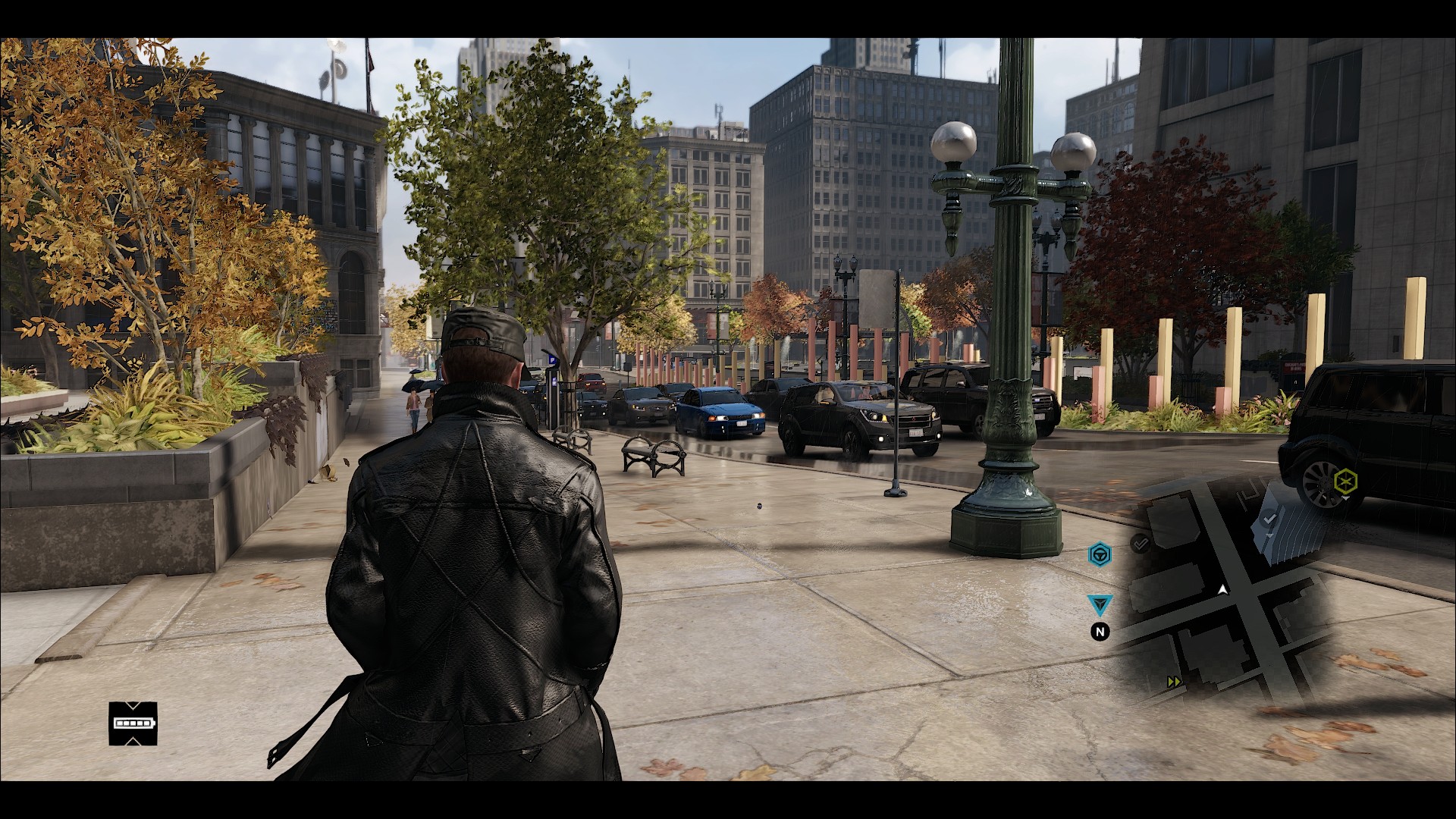Click the black N north compass marker
Viewport: 1456px width, 819px height.
point(1100,631)
